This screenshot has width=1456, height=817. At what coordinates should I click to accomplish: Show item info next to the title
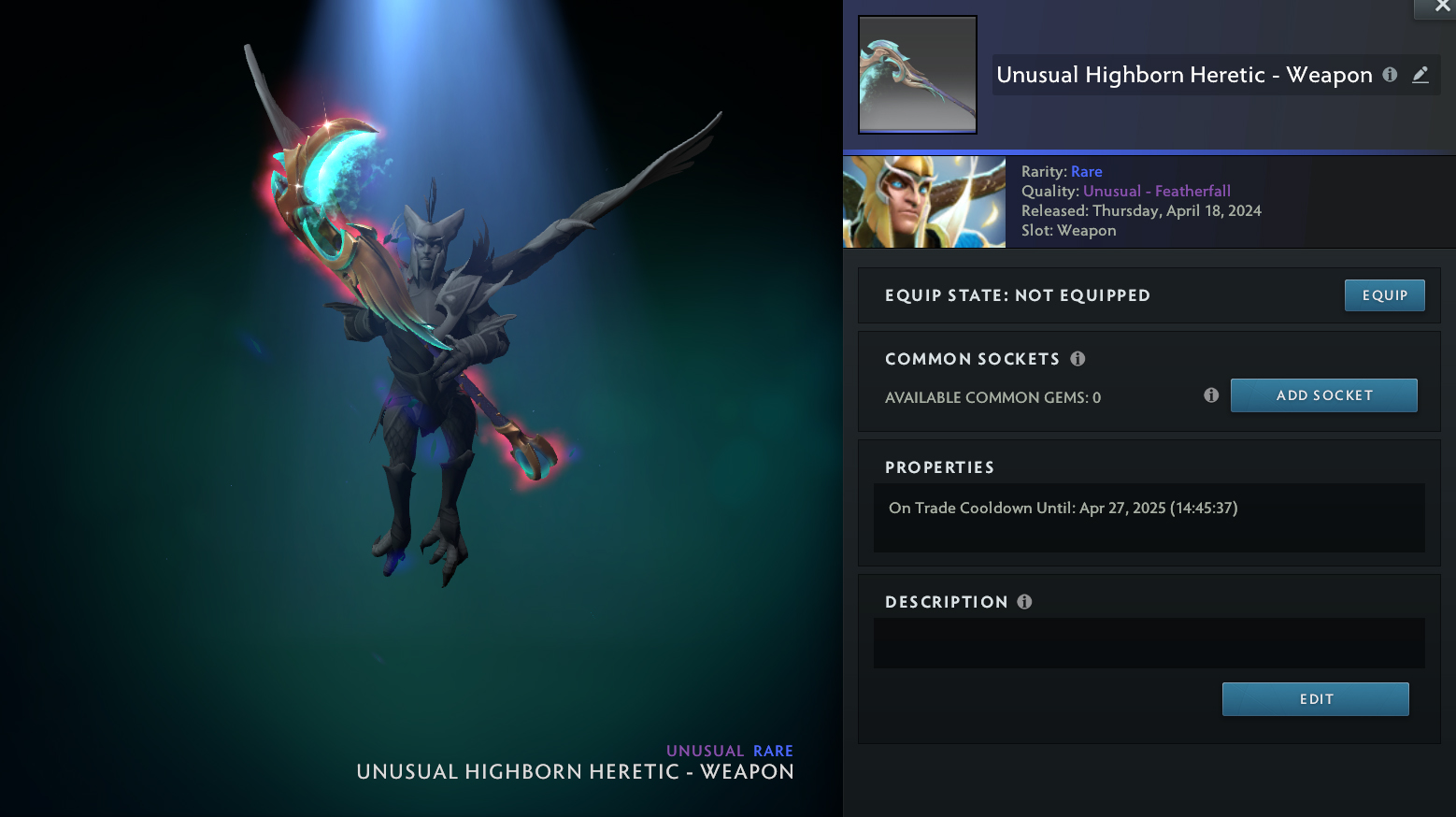(x=1390, y=75)
